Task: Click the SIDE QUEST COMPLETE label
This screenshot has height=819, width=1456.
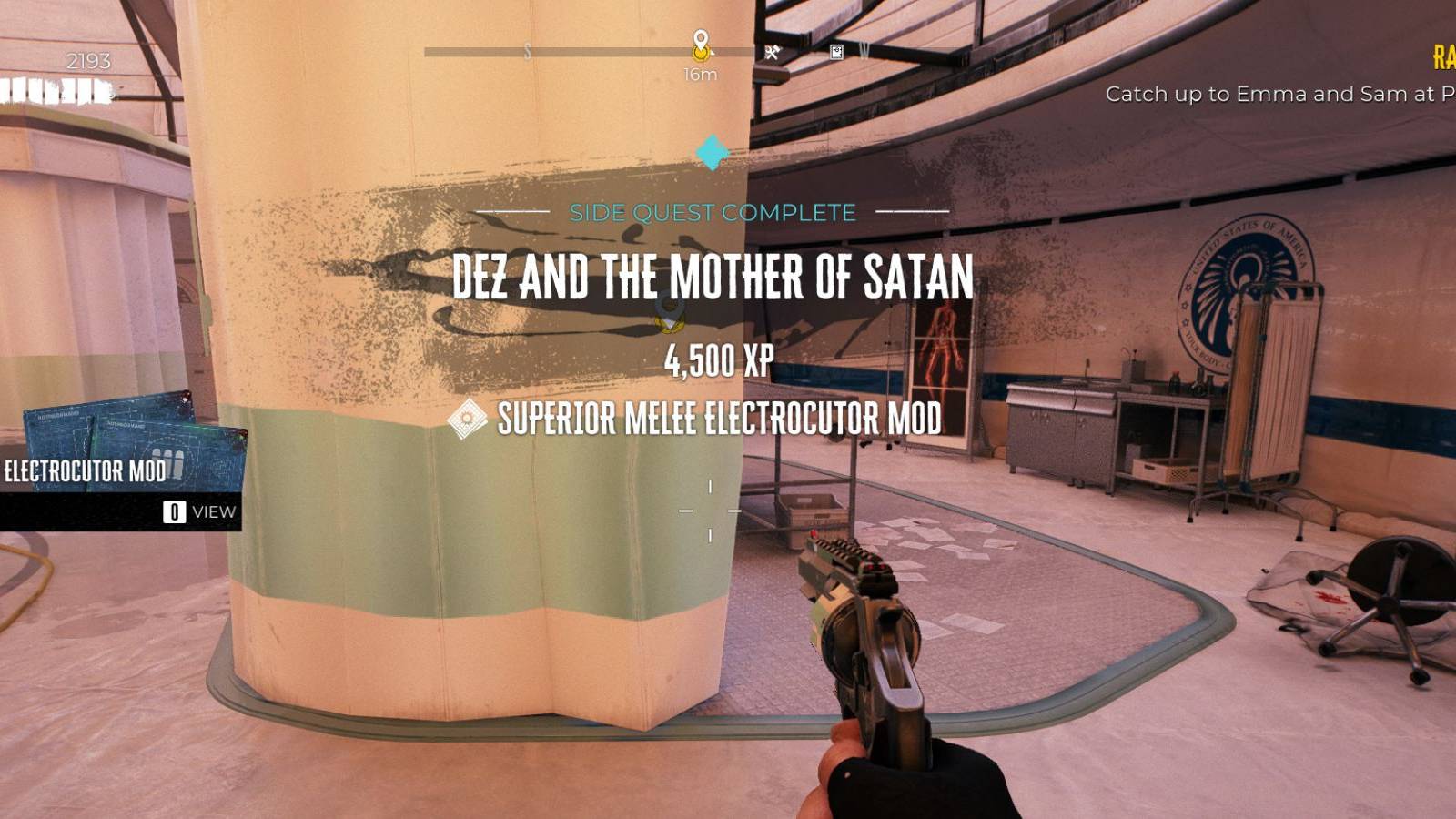Action: [x=713, y=213]
